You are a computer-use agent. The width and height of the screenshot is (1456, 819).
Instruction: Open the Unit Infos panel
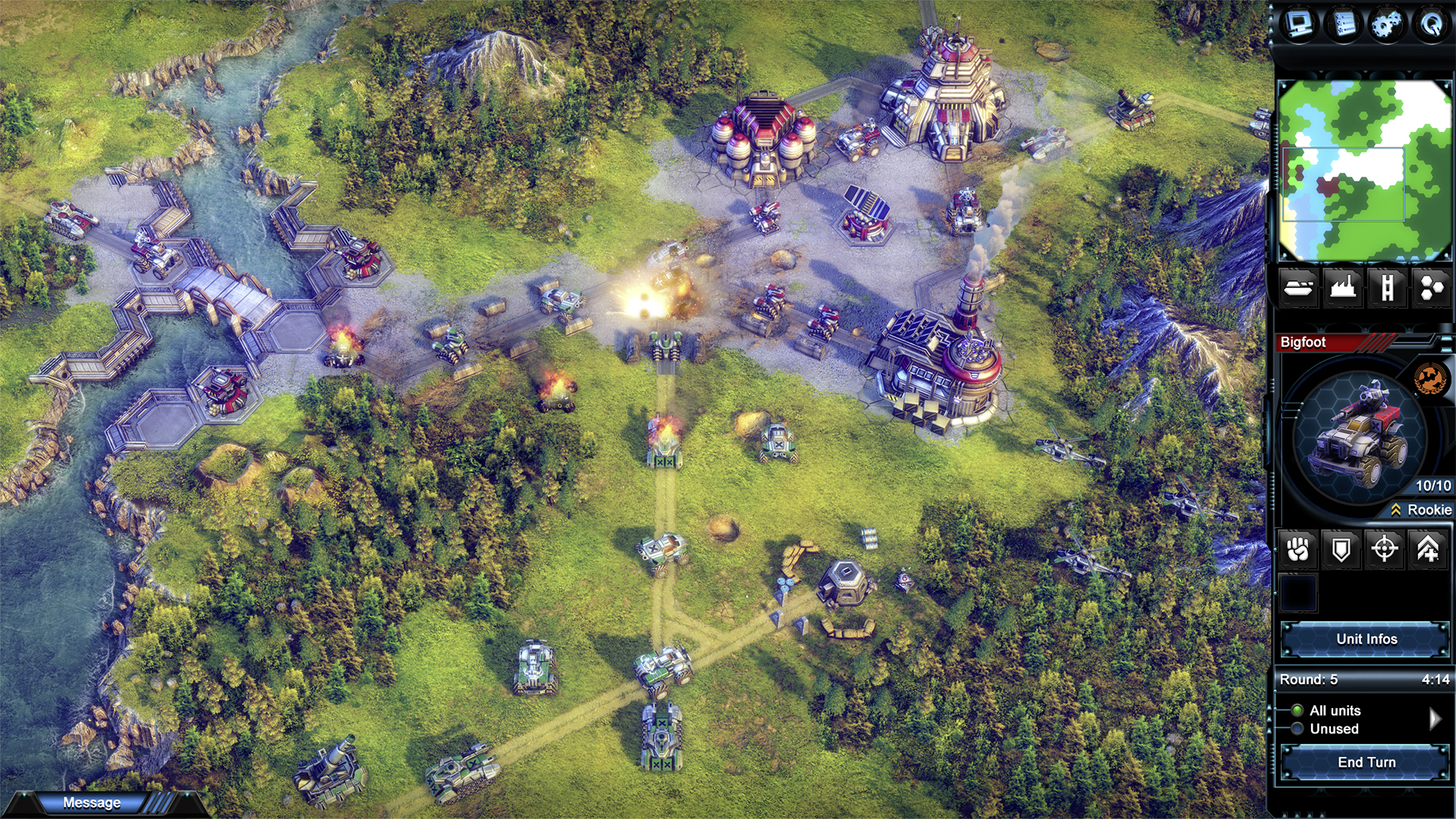(1367, 639)
